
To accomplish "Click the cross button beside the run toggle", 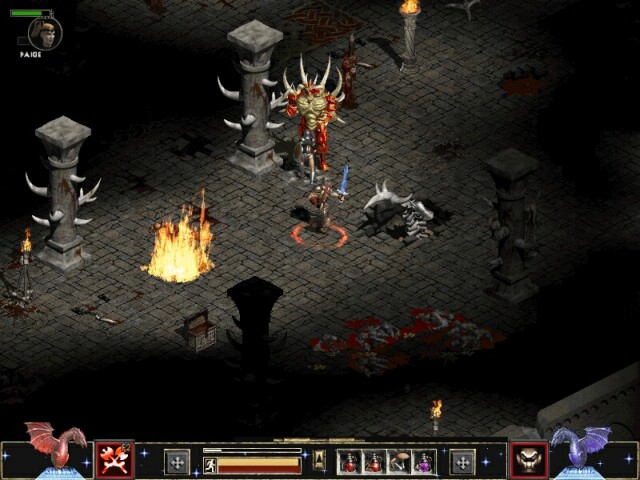I will tap(177, 462).
